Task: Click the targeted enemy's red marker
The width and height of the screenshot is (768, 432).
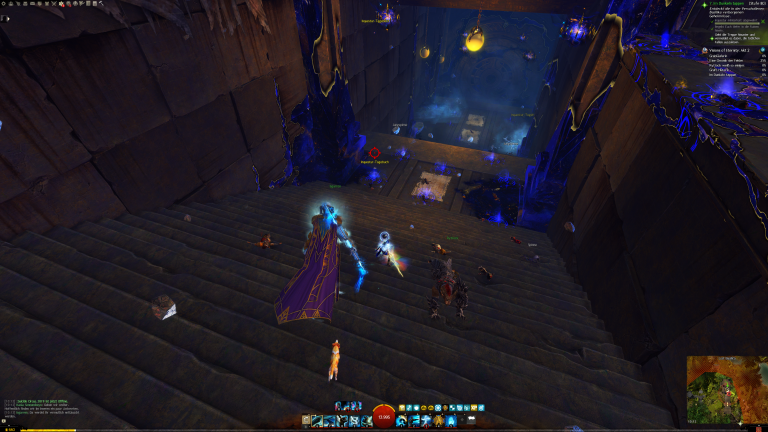Action: pyautogui.click(x=375, y=153)
